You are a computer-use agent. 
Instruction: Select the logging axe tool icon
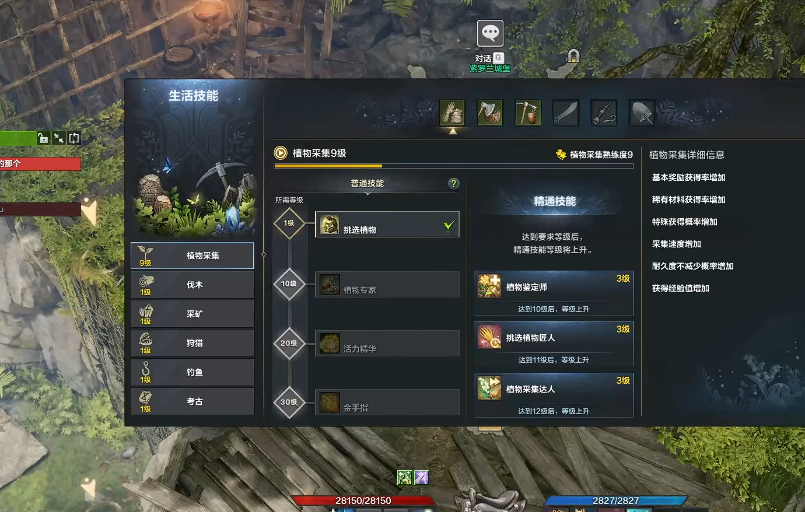(490, 112)
